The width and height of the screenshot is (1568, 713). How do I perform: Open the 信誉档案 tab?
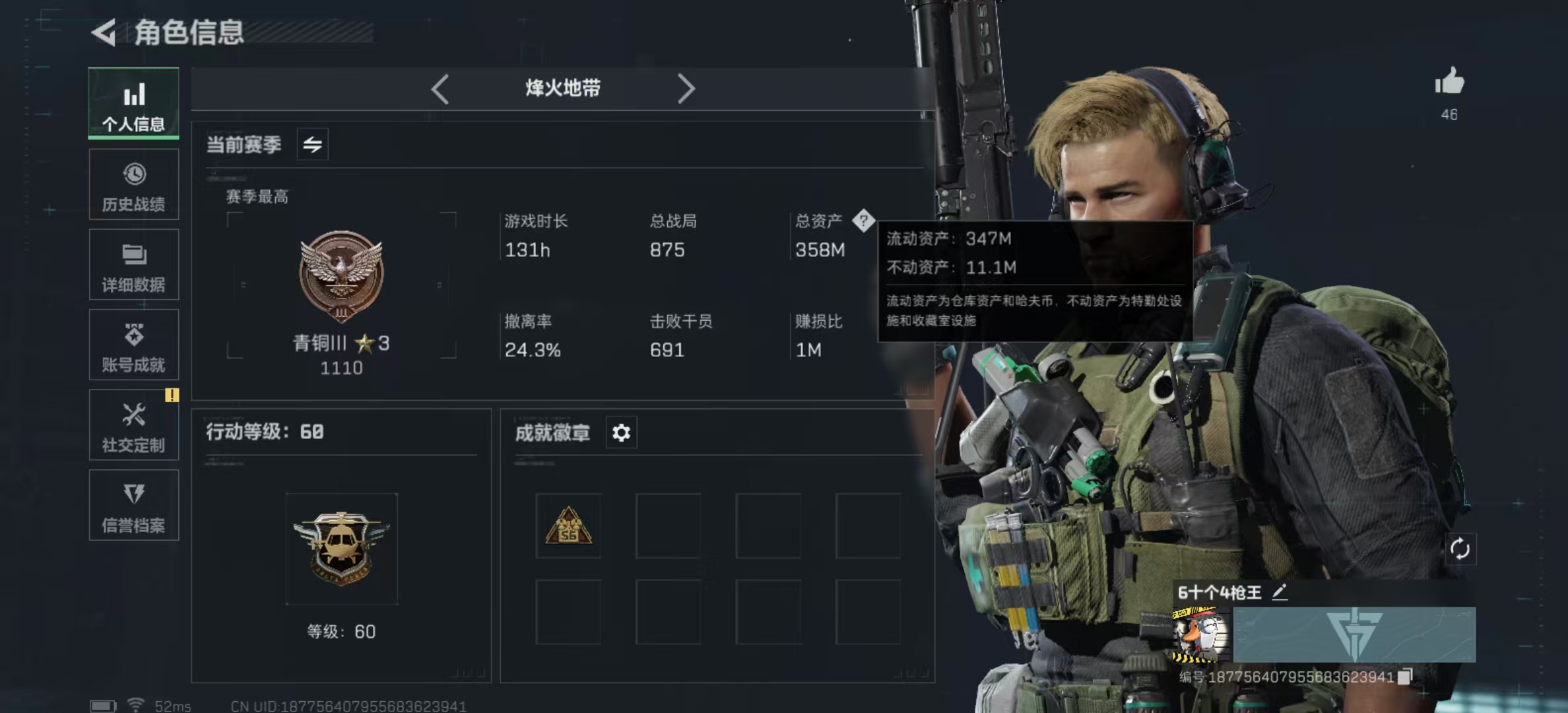pyautogui.click(x=134, y=506)
